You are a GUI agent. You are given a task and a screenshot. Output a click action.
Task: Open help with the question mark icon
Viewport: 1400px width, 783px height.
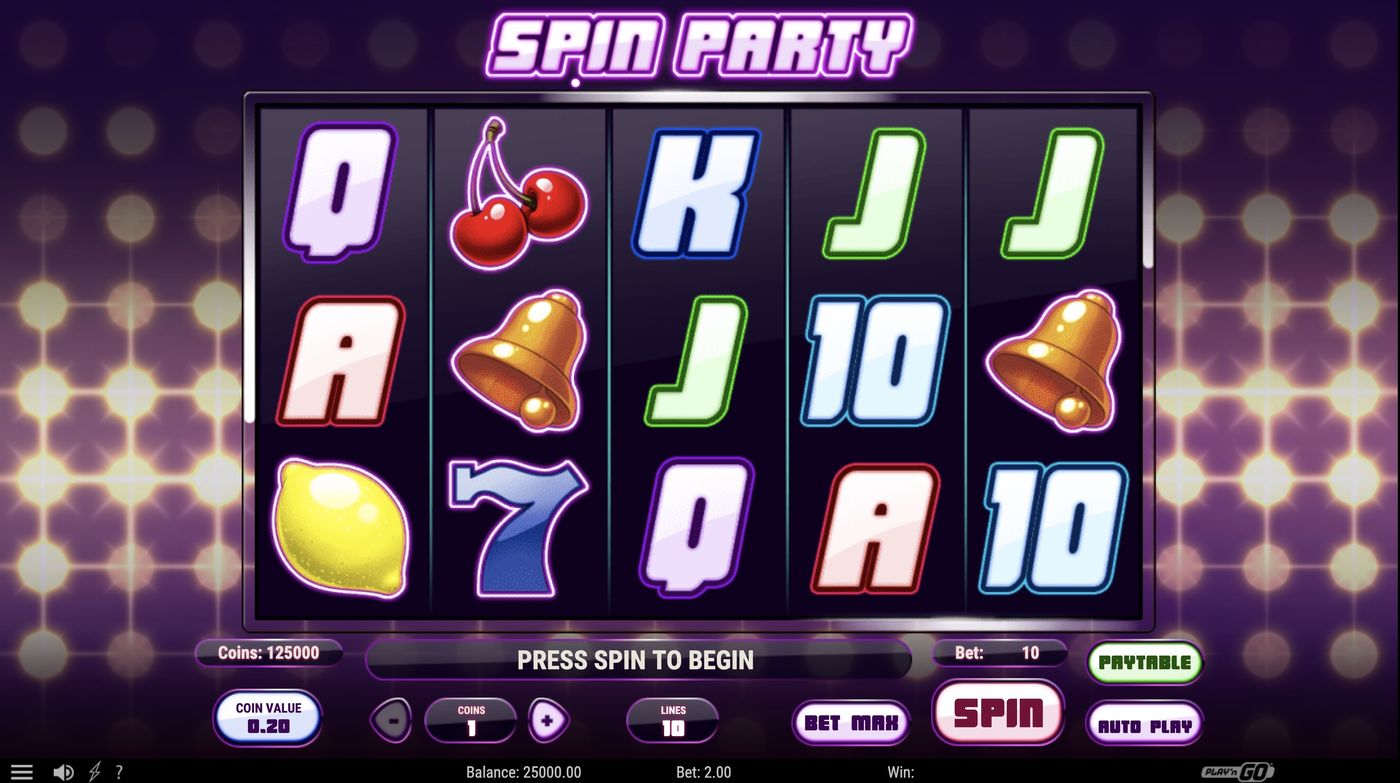click(x=119, y=771)
